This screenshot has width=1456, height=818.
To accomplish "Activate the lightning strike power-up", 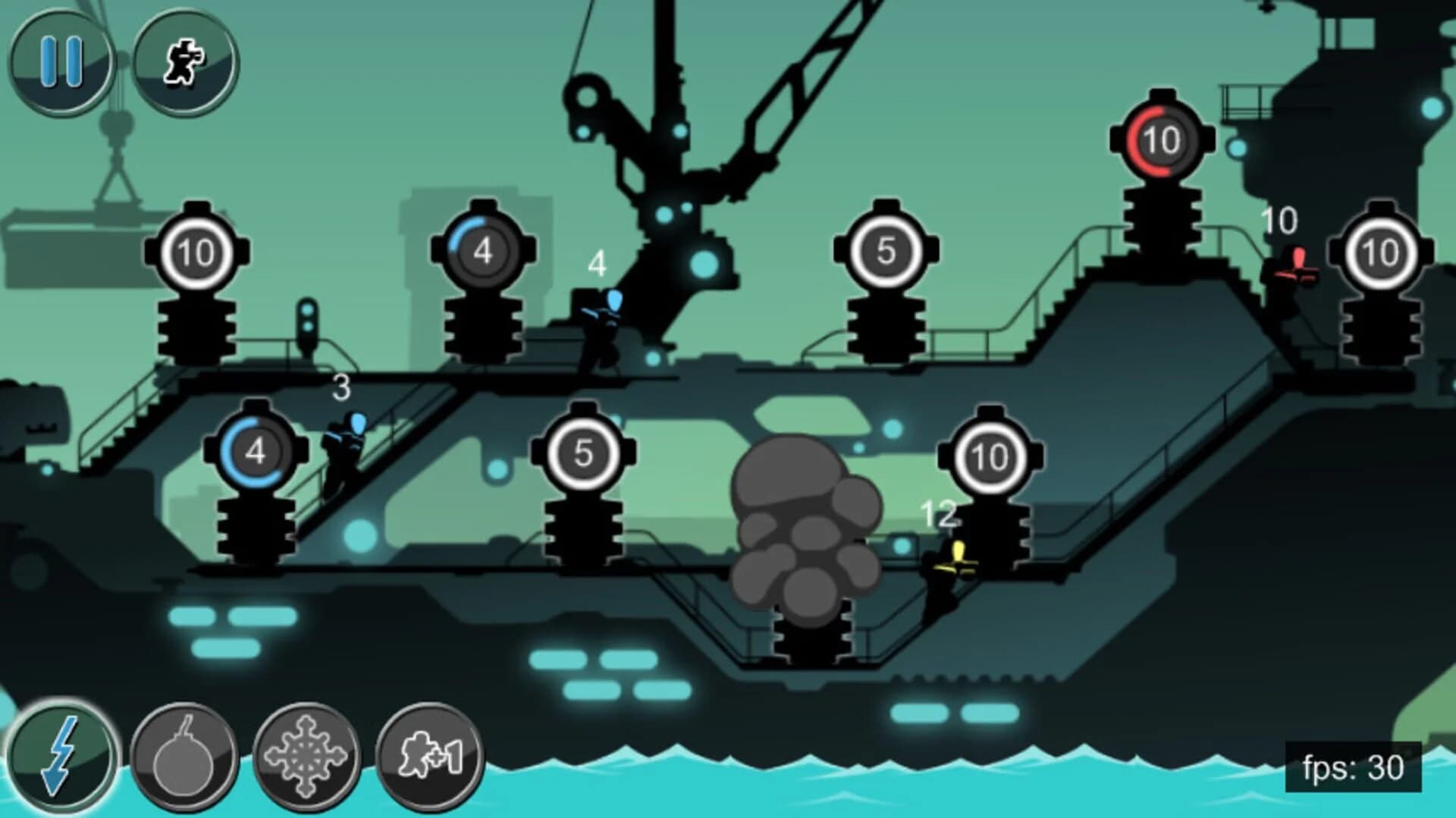I will (x=61, y=758).
